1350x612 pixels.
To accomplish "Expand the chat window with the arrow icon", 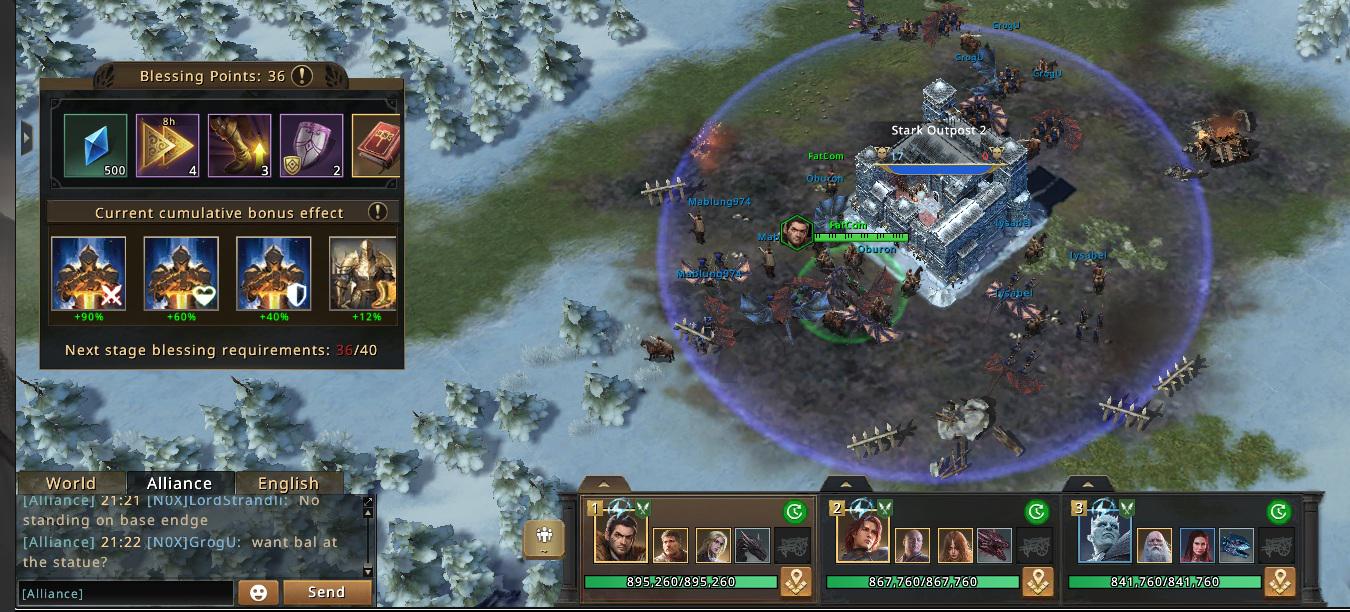I will pos(368,502).
